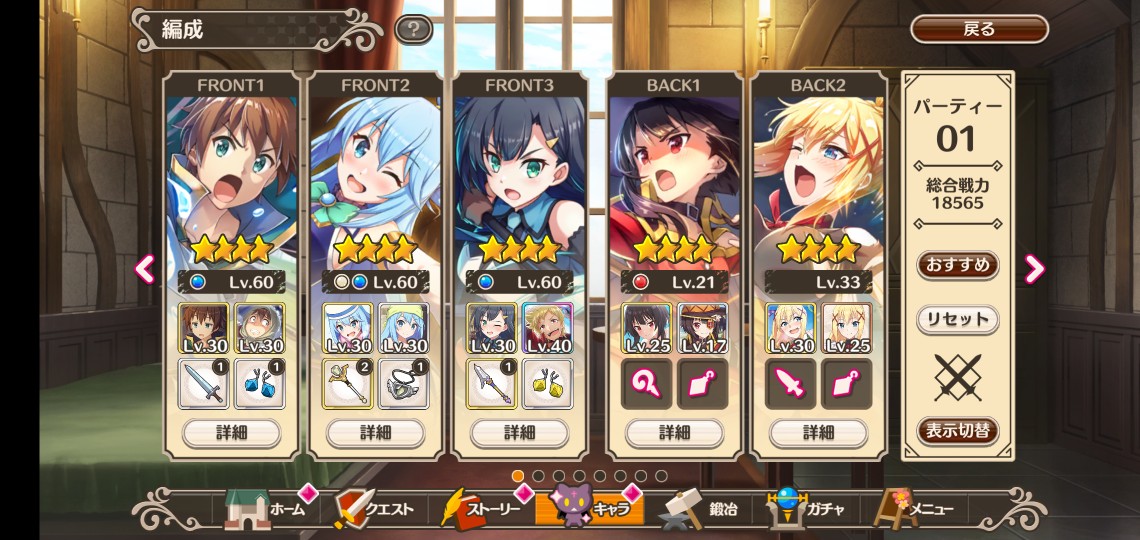Image resolution: width=1140 pixels, height=540 pixels.
Task: Open 詳細 details for BACK2
Action: pos(818,432)
